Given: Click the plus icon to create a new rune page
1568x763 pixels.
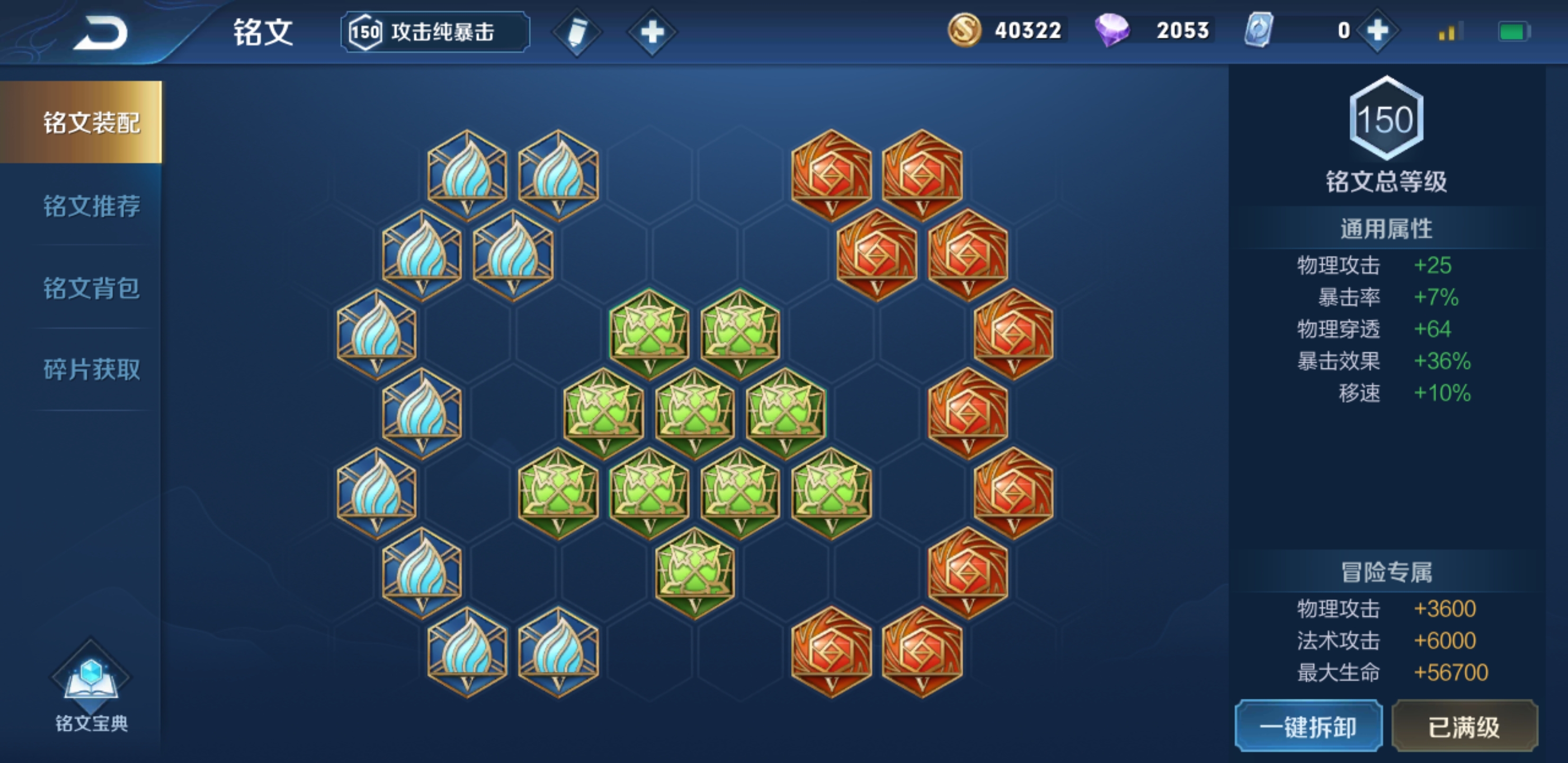Looking at the screenshot, I should (653, 33).
